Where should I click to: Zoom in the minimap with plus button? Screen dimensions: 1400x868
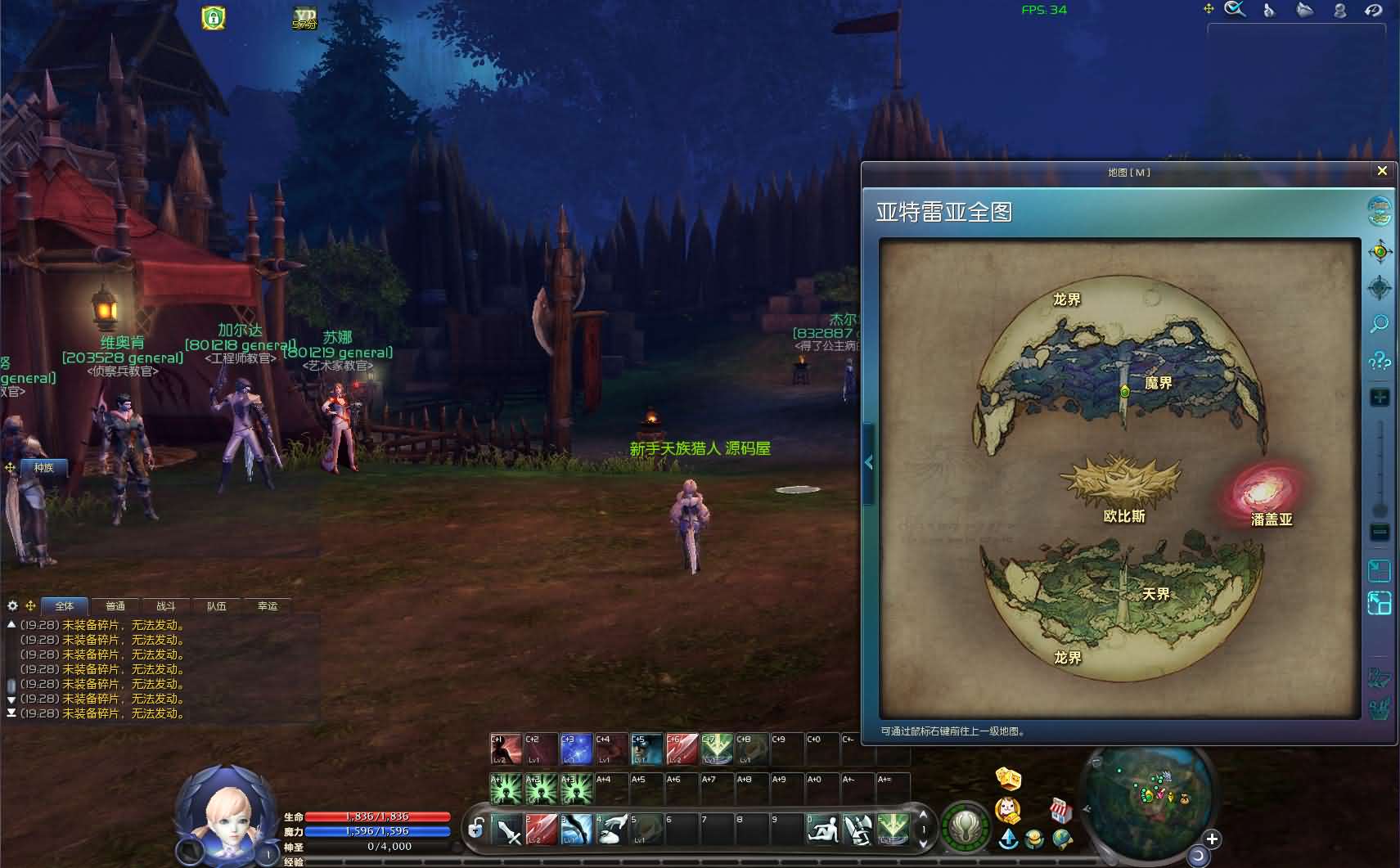pyautogui.click(x=1212, y=839)
